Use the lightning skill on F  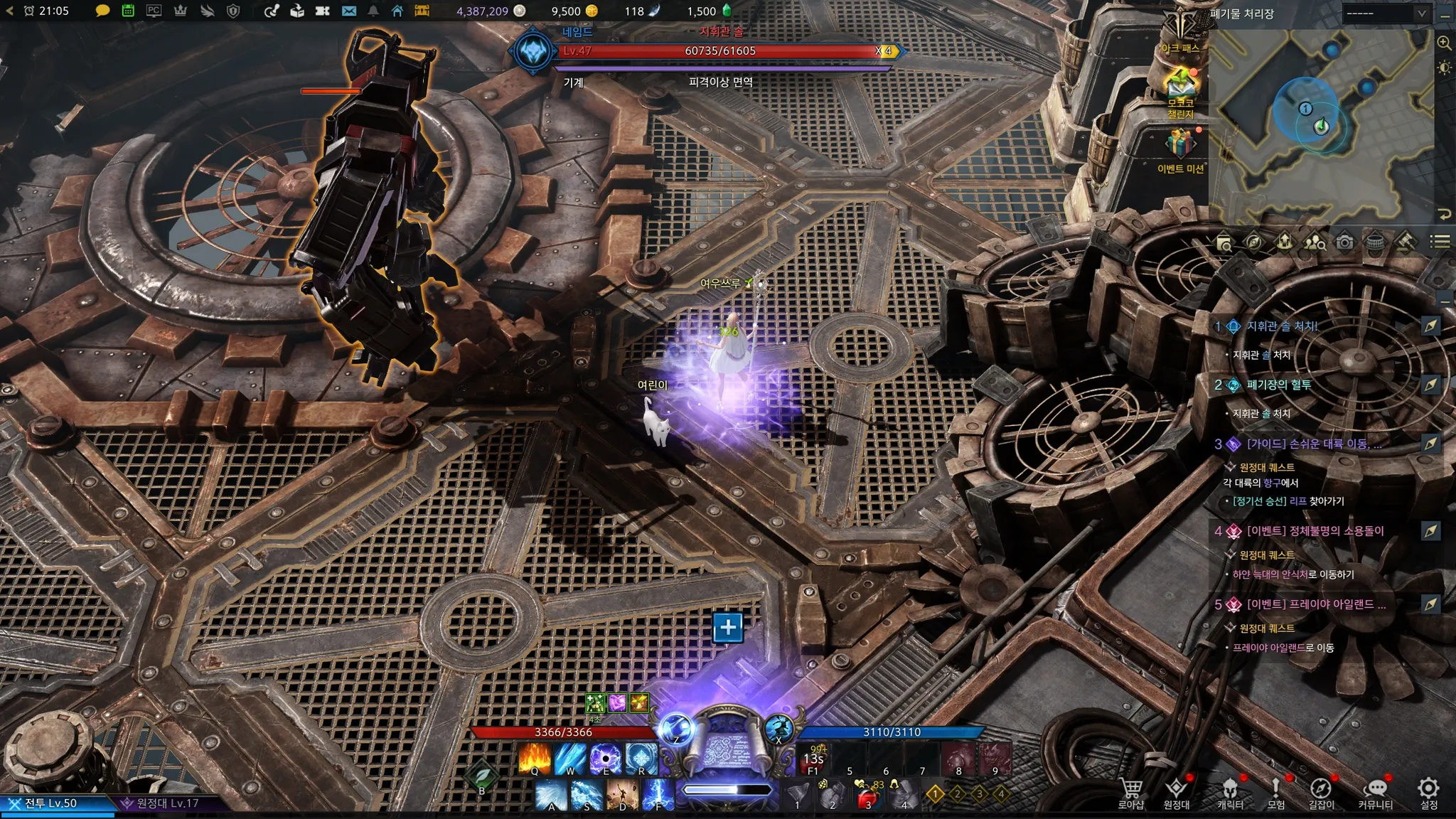(x=658, y=794)
